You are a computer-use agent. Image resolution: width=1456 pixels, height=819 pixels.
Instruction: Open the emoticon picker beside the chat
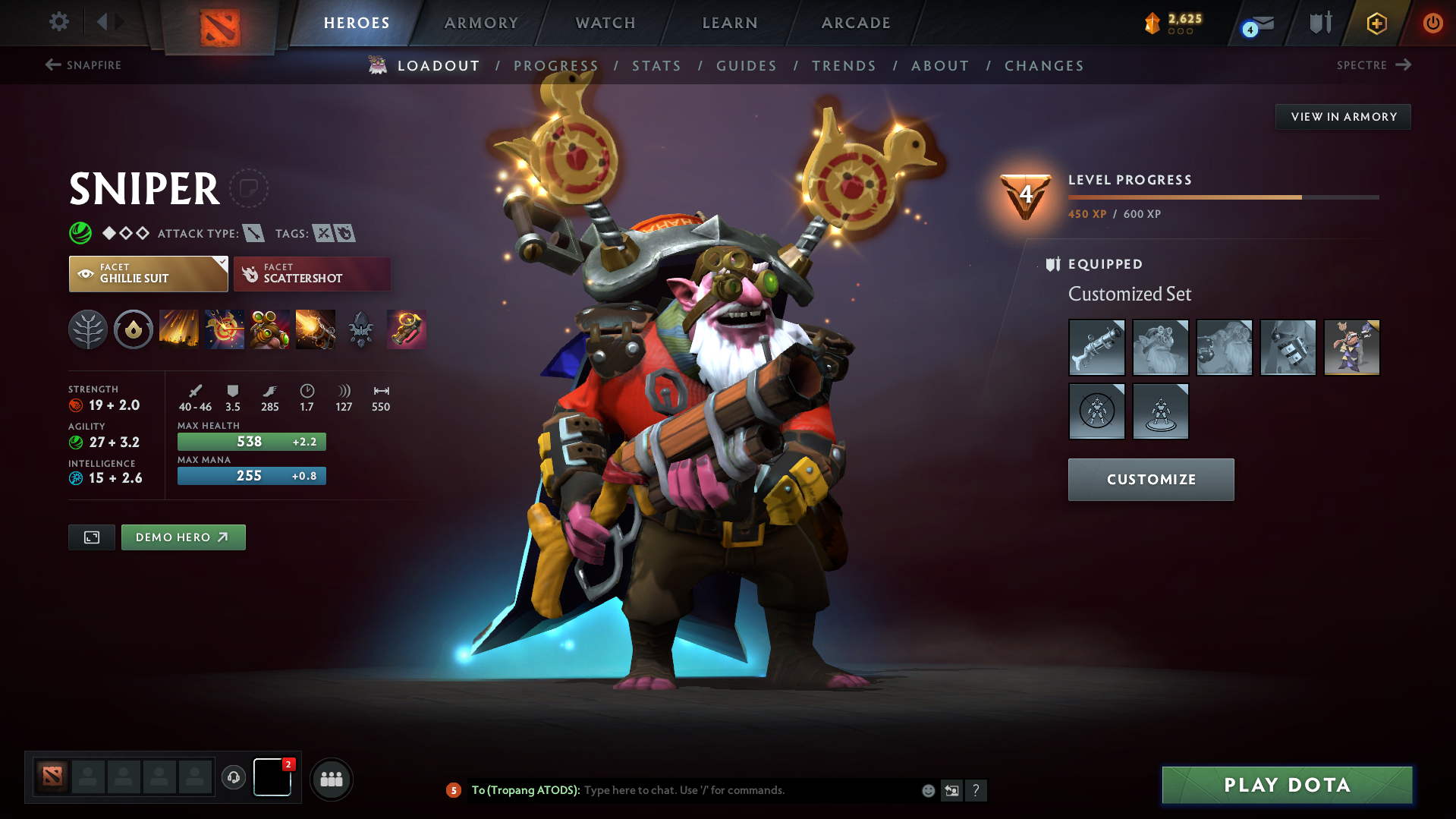(x=927, y=790)
